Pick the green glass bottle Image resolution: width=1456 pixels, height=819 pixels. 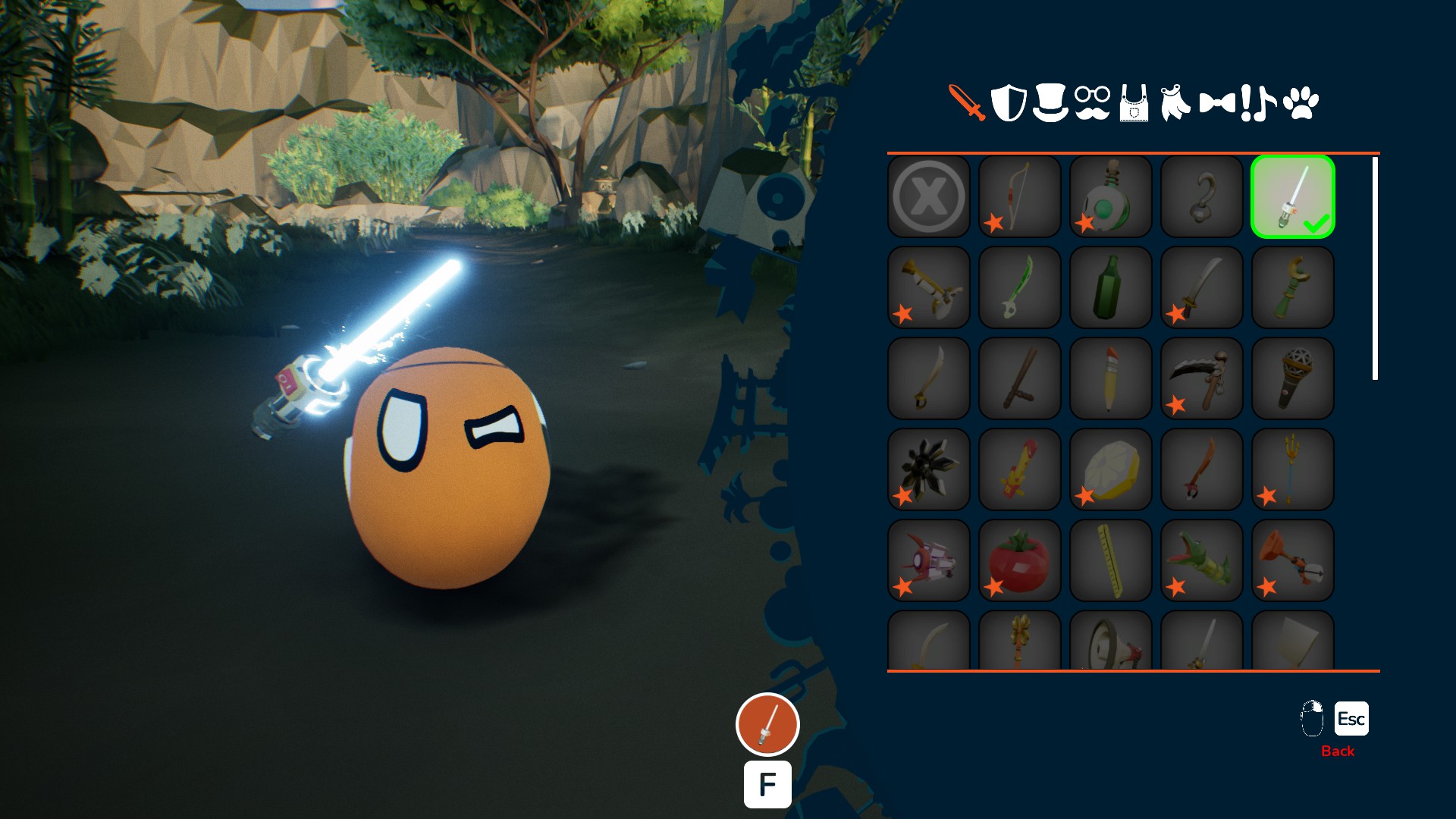point(1111,288)
